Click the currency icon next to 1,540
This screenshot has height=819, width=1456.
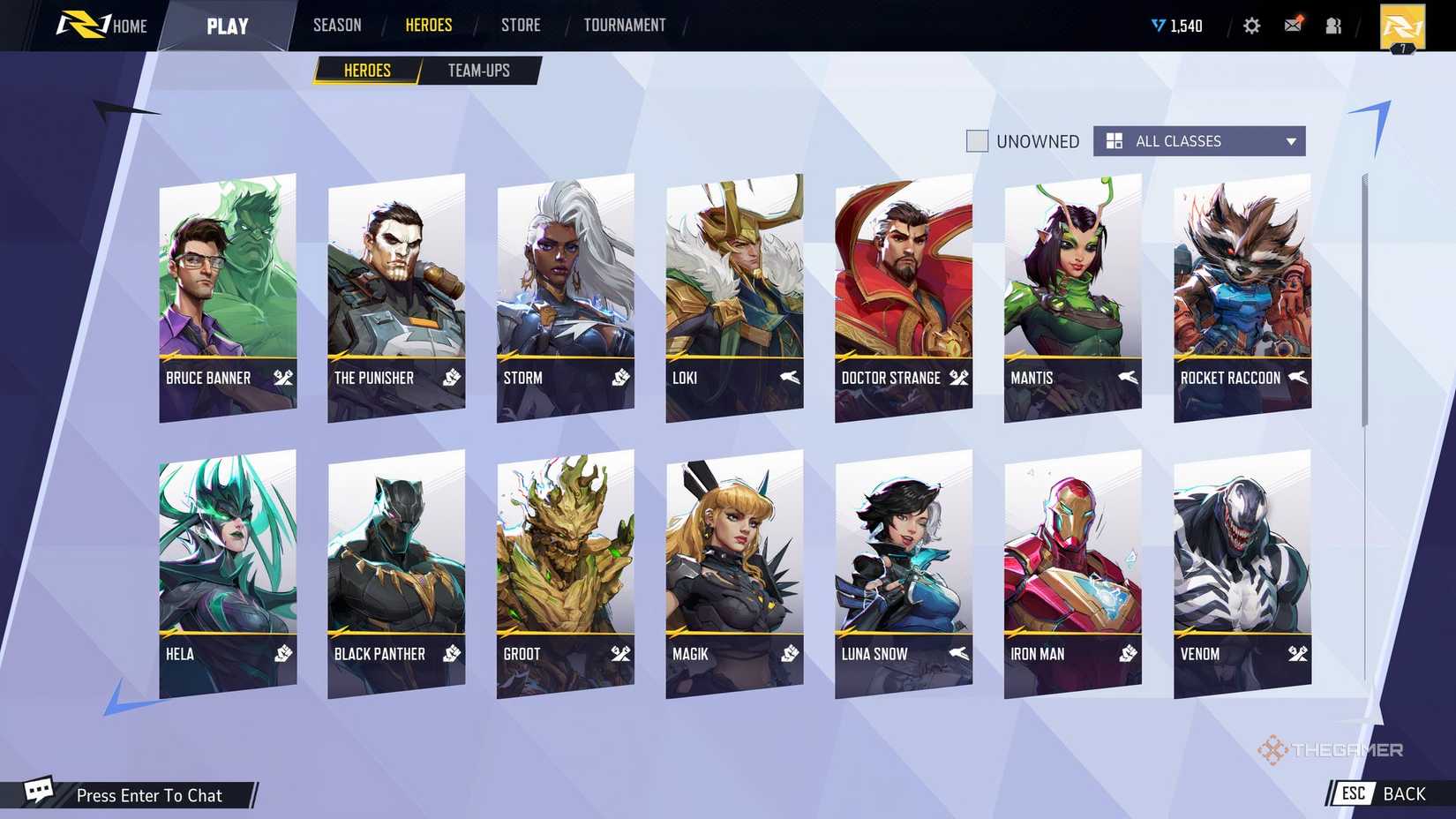coord(1157,26)
